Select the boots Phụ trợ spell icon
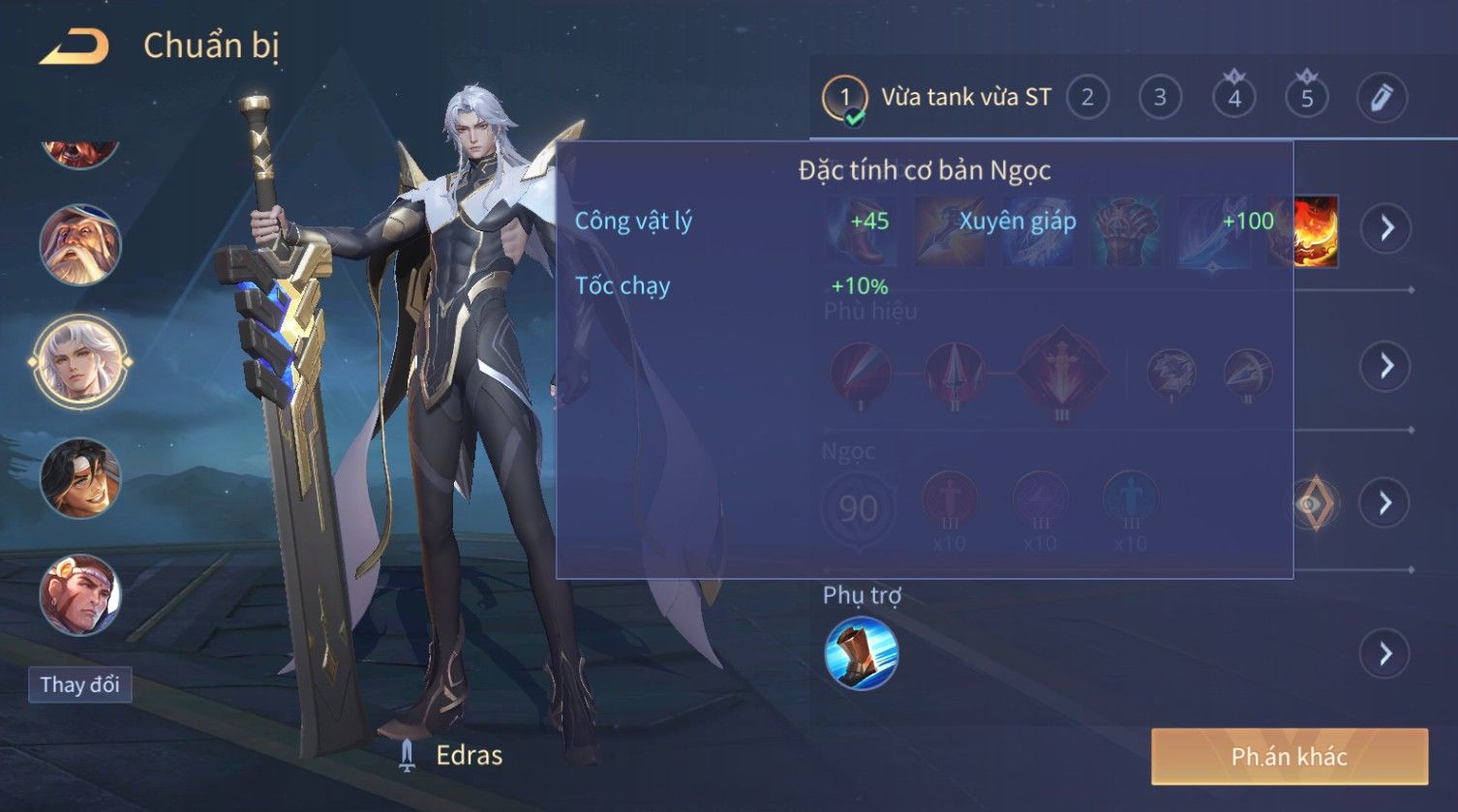Screen dimensions: 1458x812 861,654
